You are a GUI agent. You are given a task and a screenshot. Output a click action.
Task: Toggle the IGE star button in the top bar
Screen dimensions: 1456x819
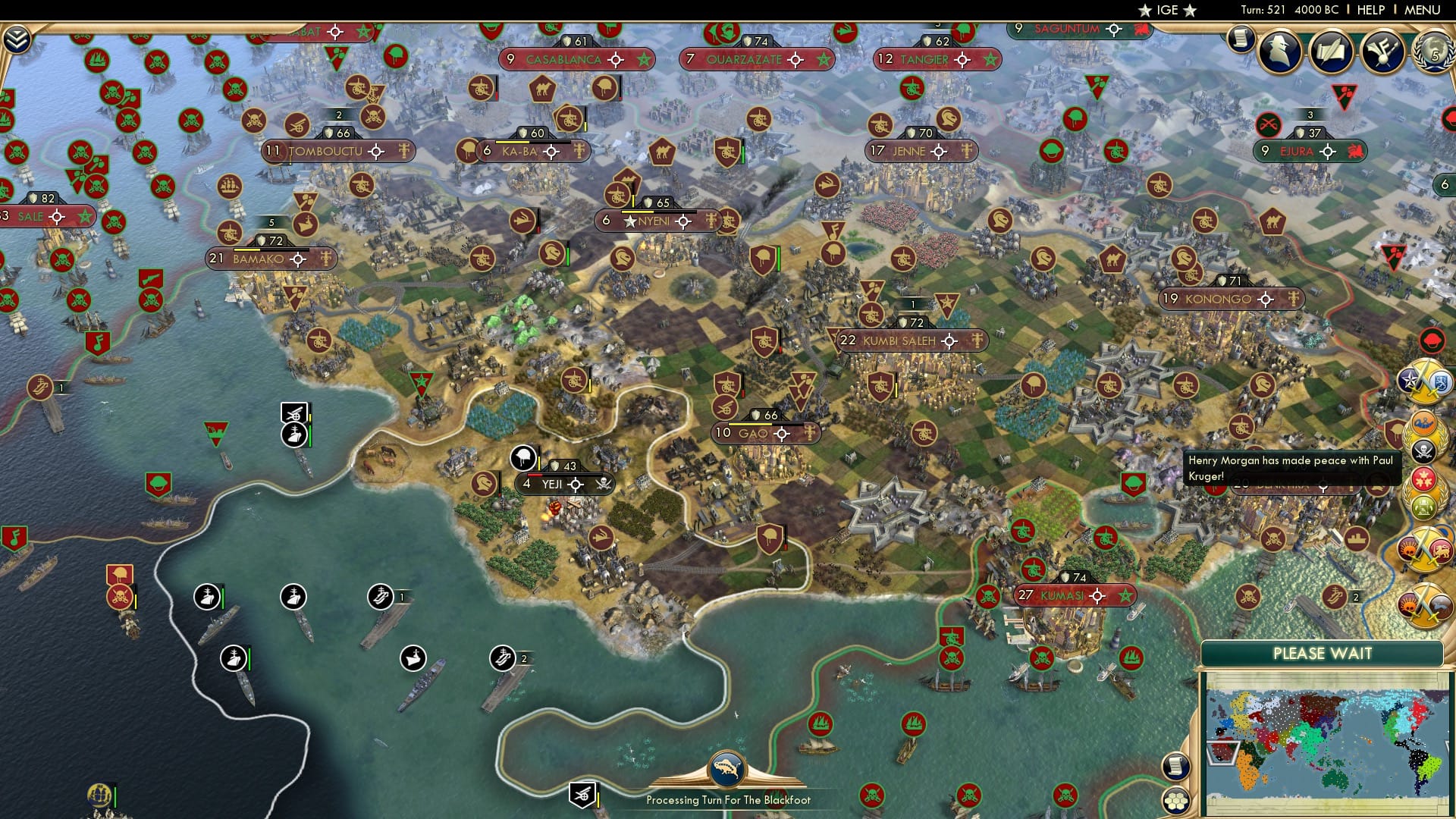coord(1168,11)
